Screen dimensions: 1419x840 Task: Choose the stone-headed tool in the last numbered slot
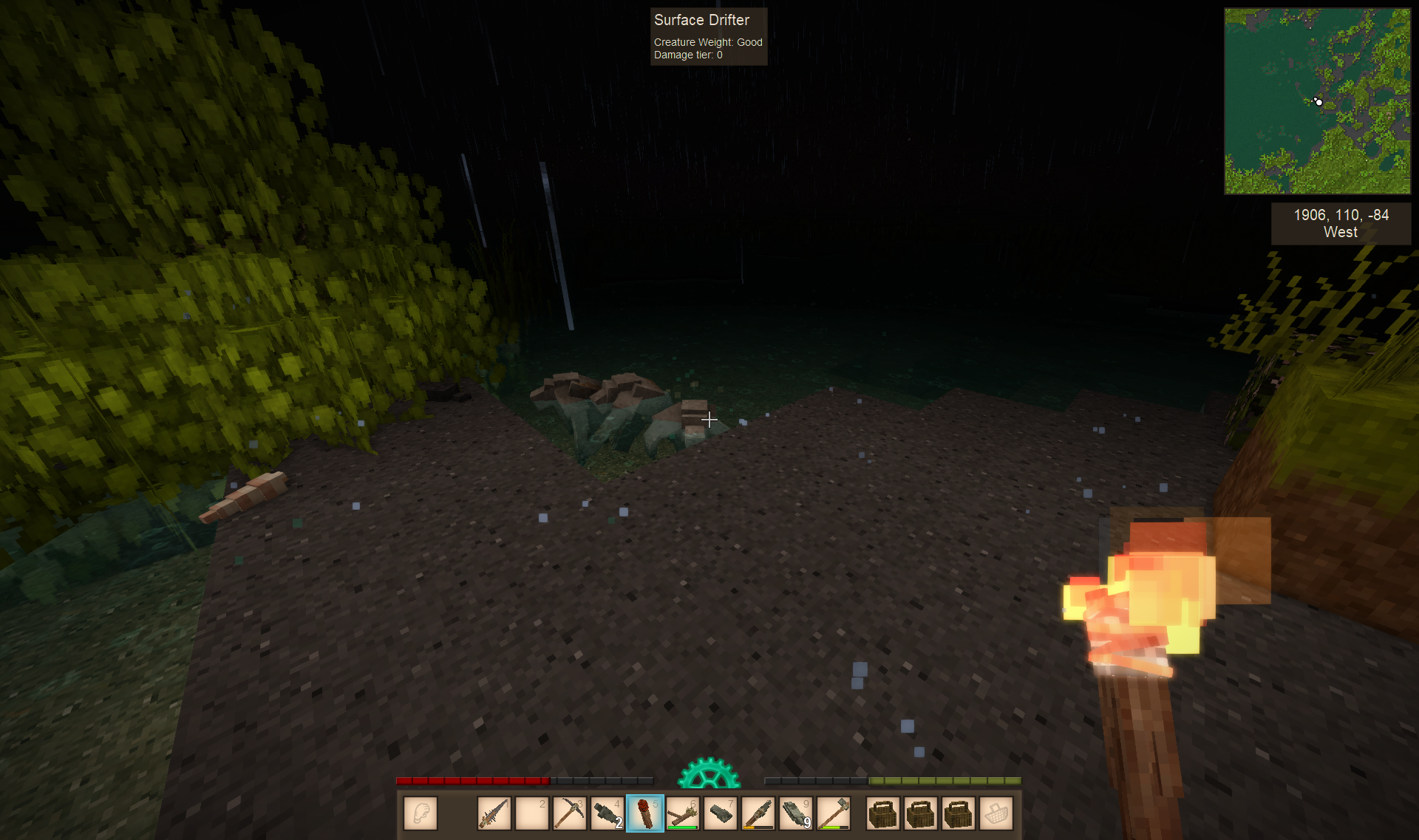[833, 813]
